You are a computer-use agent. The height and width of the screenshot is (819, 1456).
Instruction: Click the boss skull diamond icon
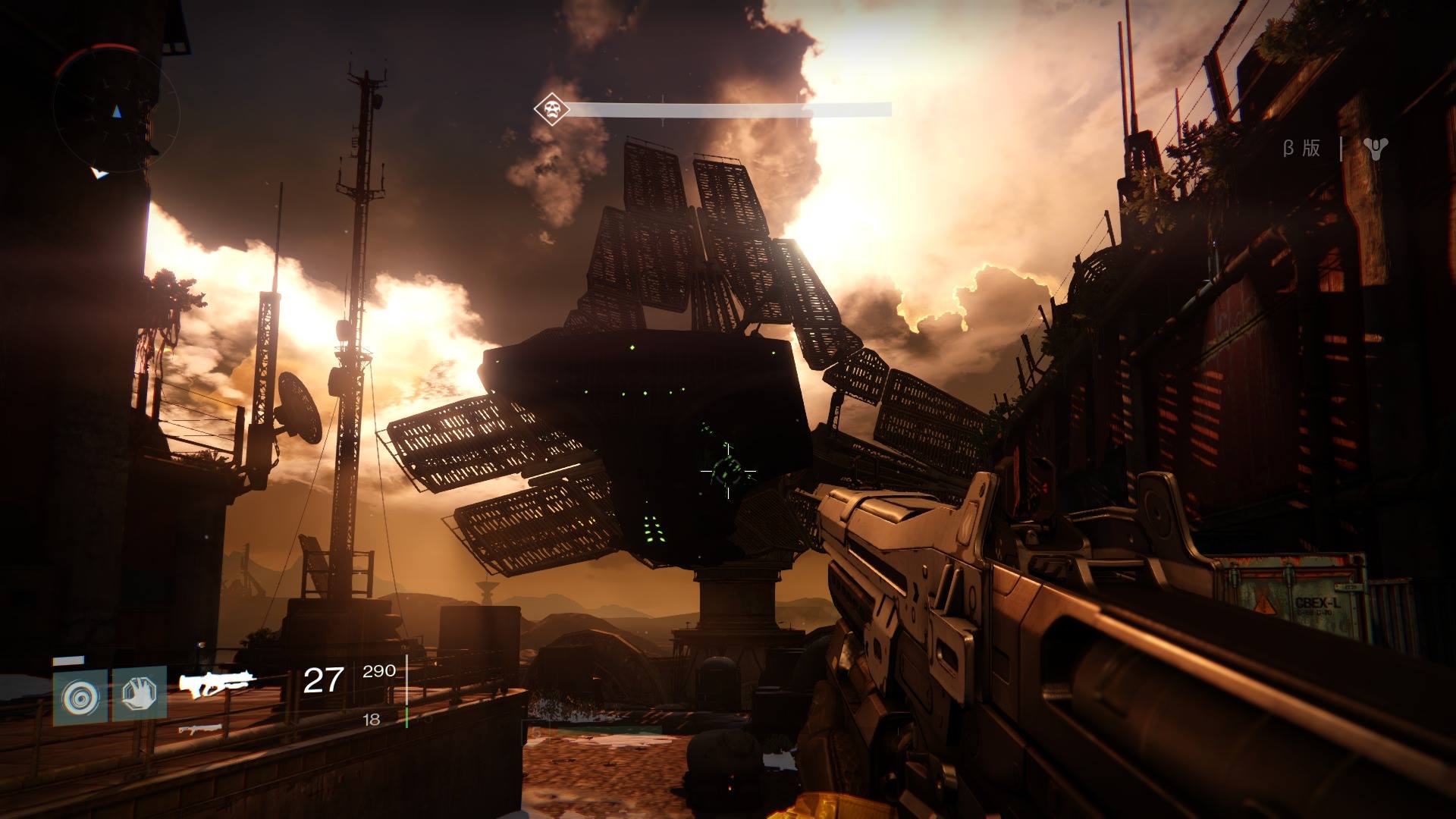pos(551,110)
